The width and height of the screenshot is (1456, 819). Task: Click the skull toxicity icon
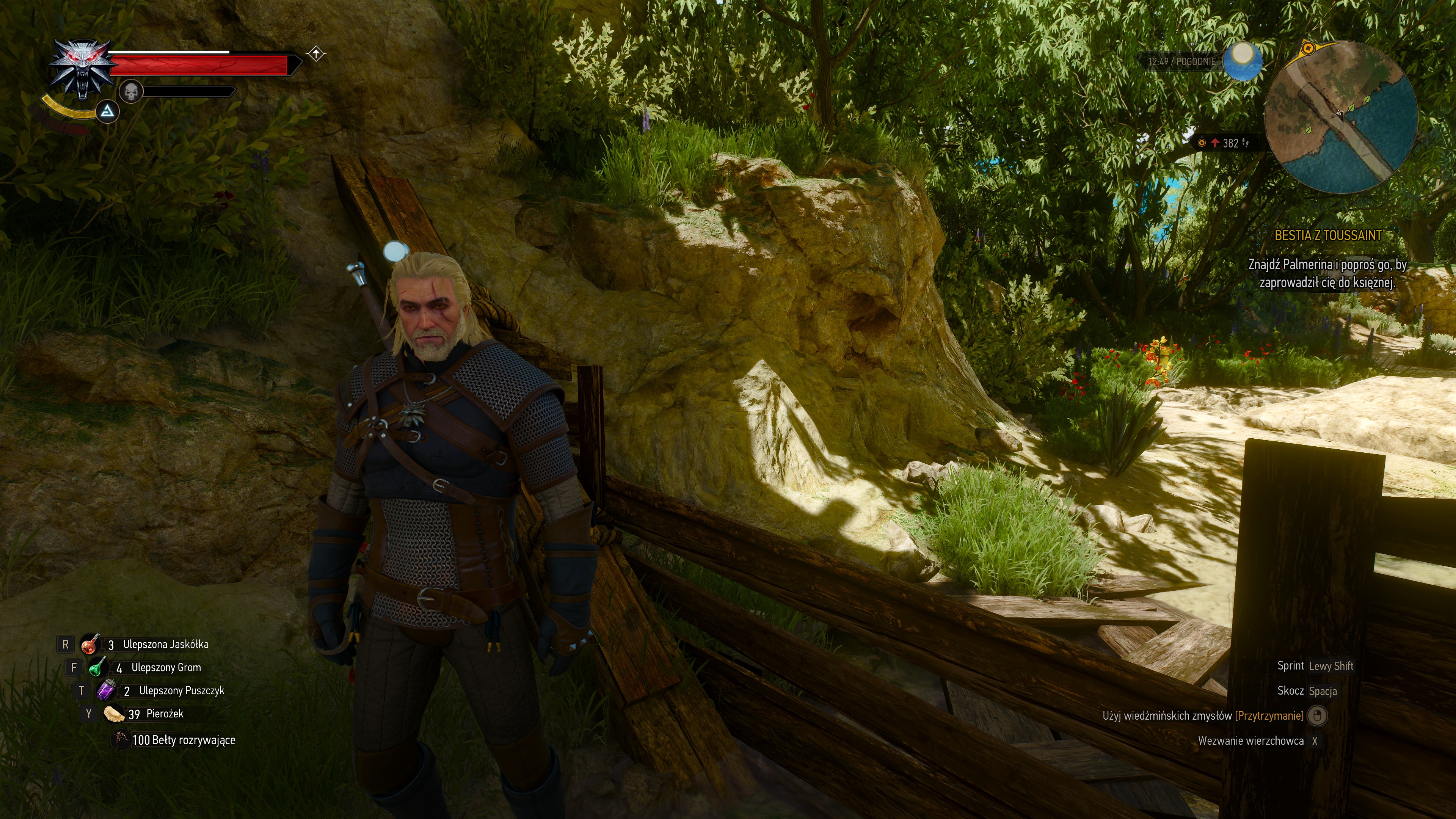(x=131, y=91)
